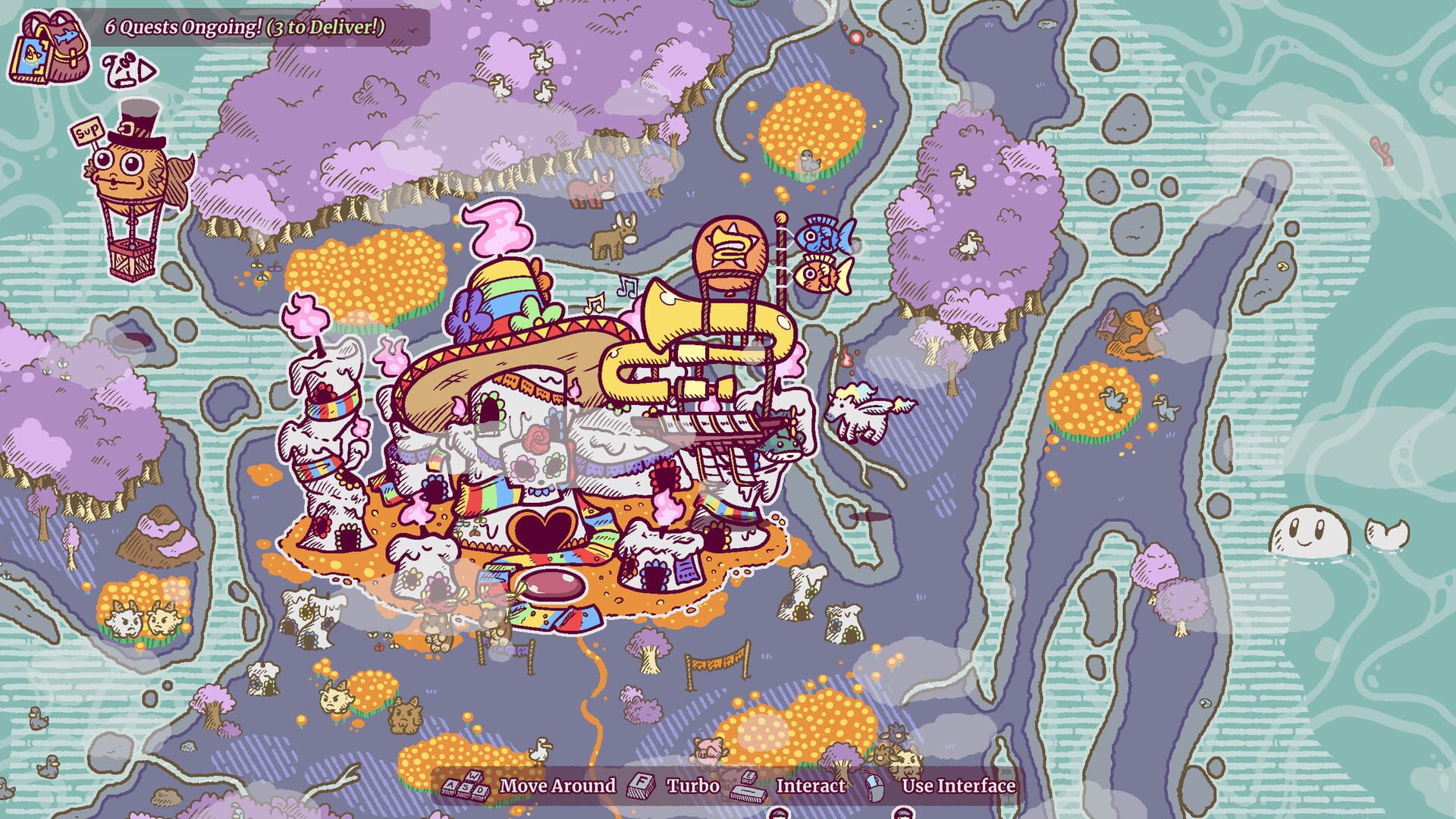Screen dimensions: 1456x819
Task: Click the mouse icon beside Use Interface
Action: tap(876, 787)
